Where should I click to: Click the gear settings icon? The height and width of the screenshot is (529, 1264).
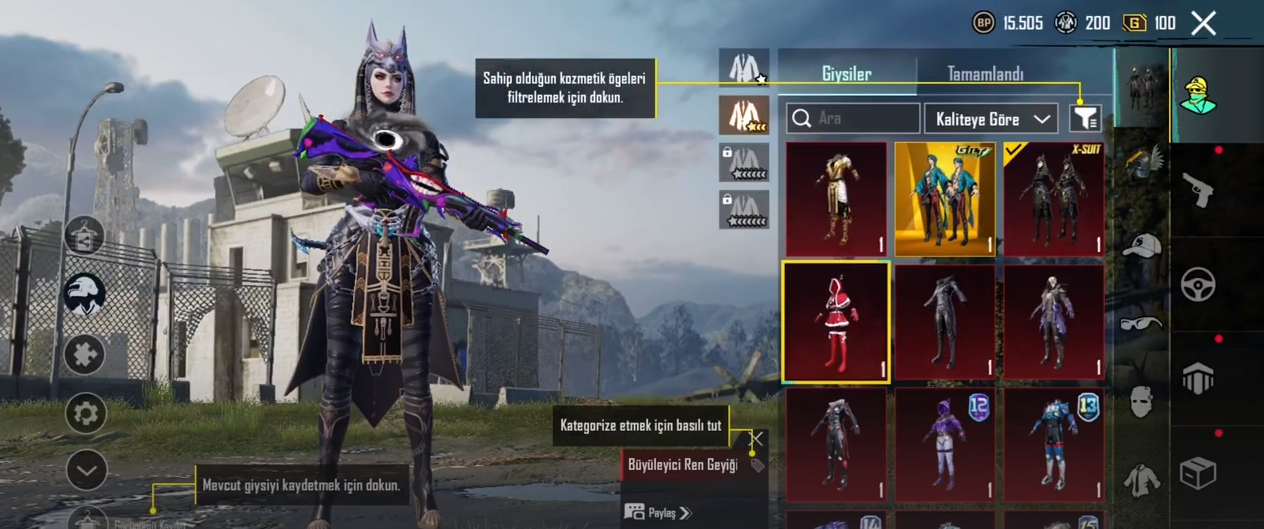tap(86, 413)
